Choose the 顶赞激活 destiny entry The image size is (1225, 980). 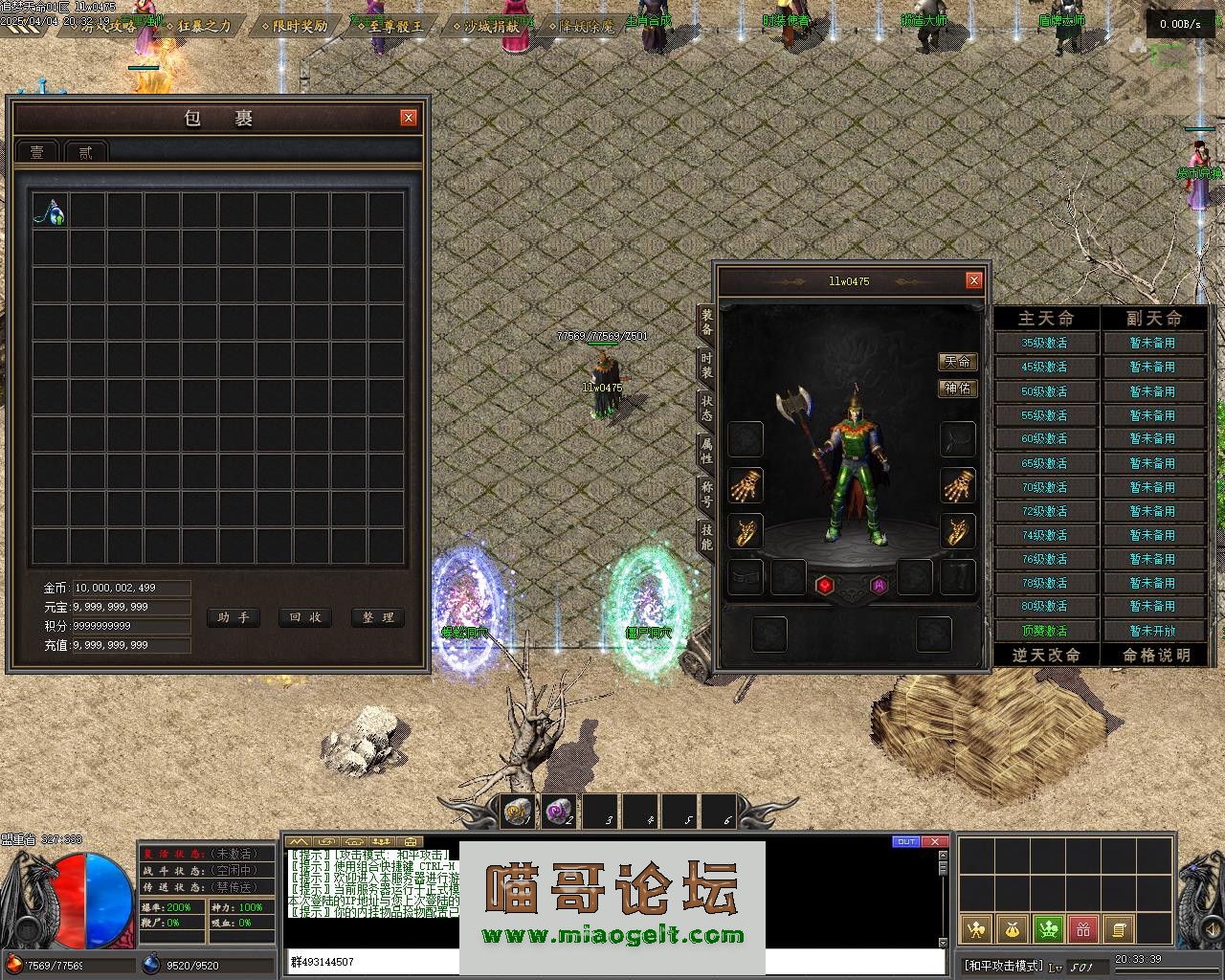point(1044,631)
